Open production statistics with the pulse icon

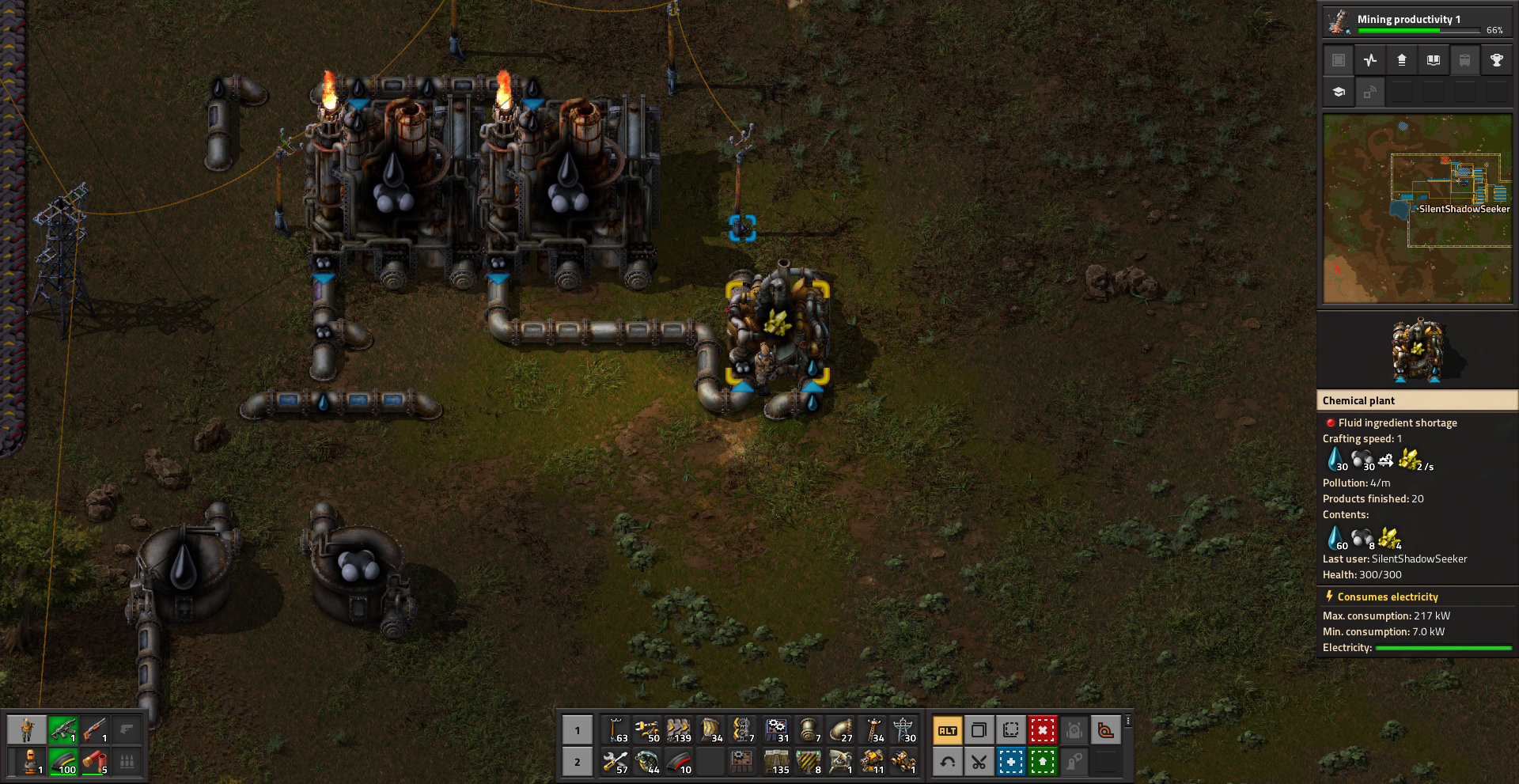1370,60
